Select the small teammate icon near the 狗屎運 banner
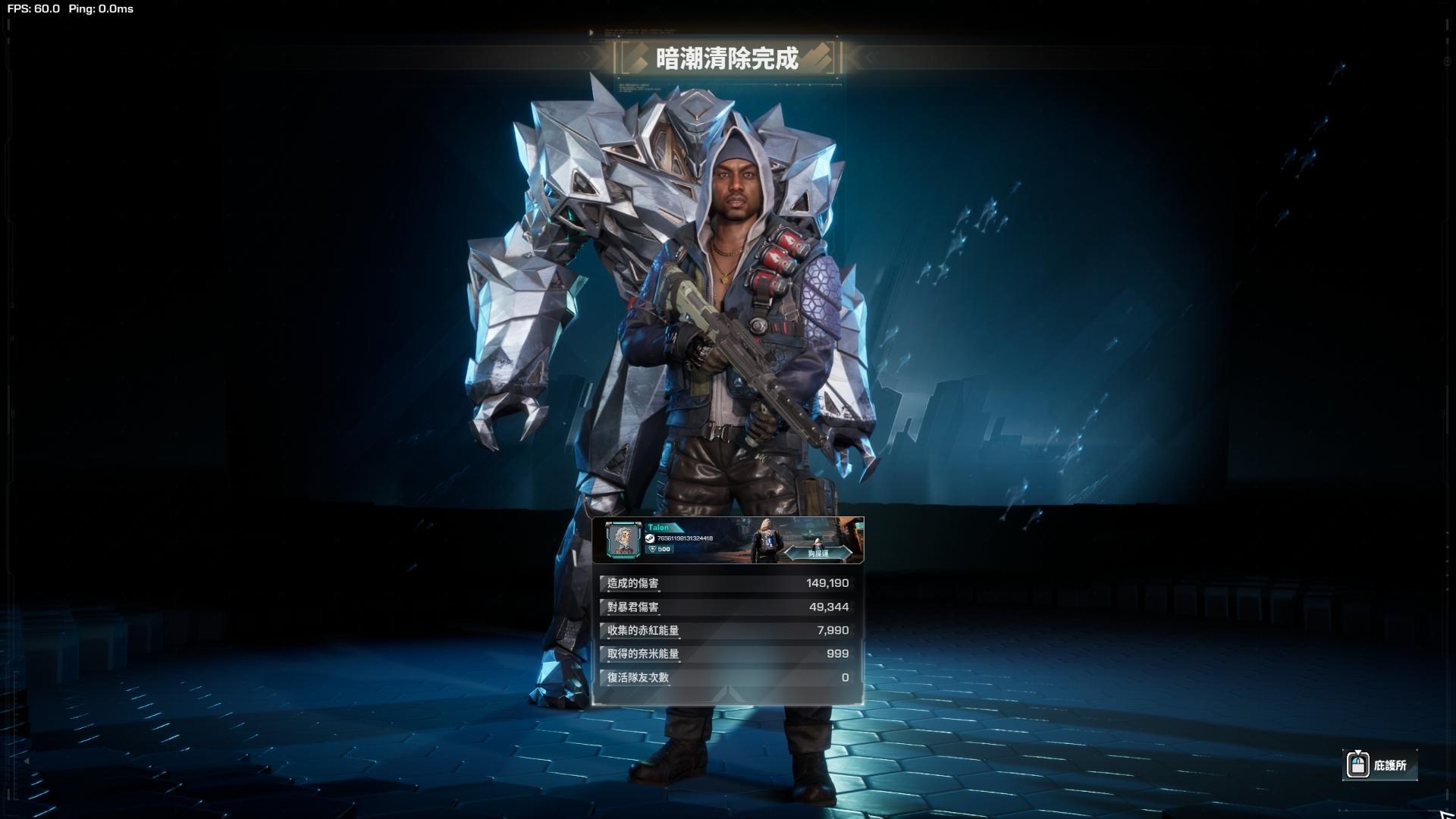This screenshot has width=1456, height=819. (x=818, y=543)
